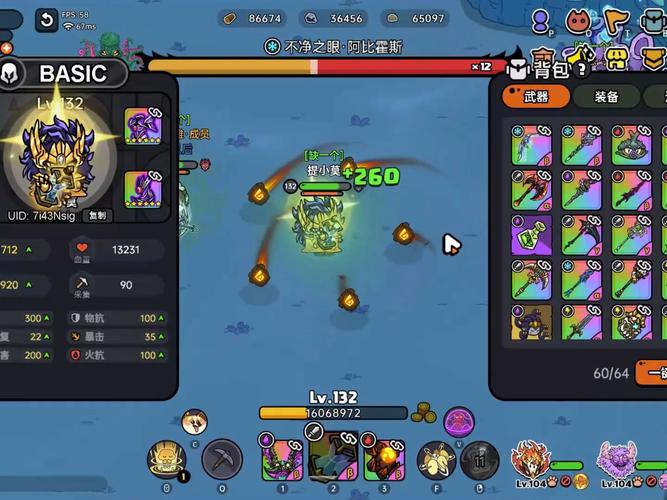Screen dimensions: 667x500
Task: Select the flame lion Lv.104 teammate portrait
Action: click(528, 460)
